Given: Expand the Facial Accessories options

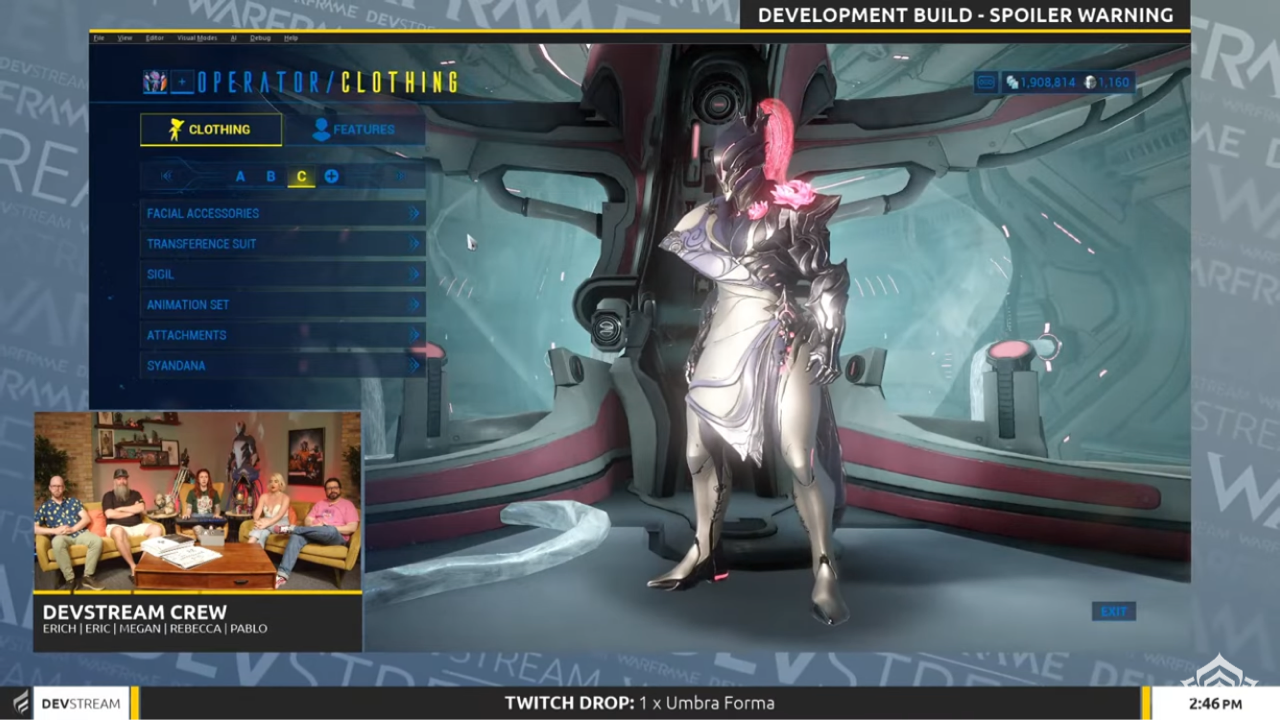Looking at the screenshot, I should click(x=282, y=213).
